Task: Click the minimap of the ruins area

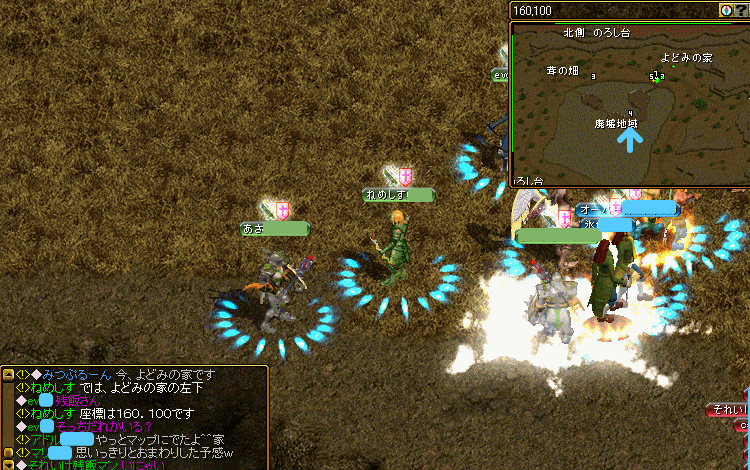Action: point(630,104)
